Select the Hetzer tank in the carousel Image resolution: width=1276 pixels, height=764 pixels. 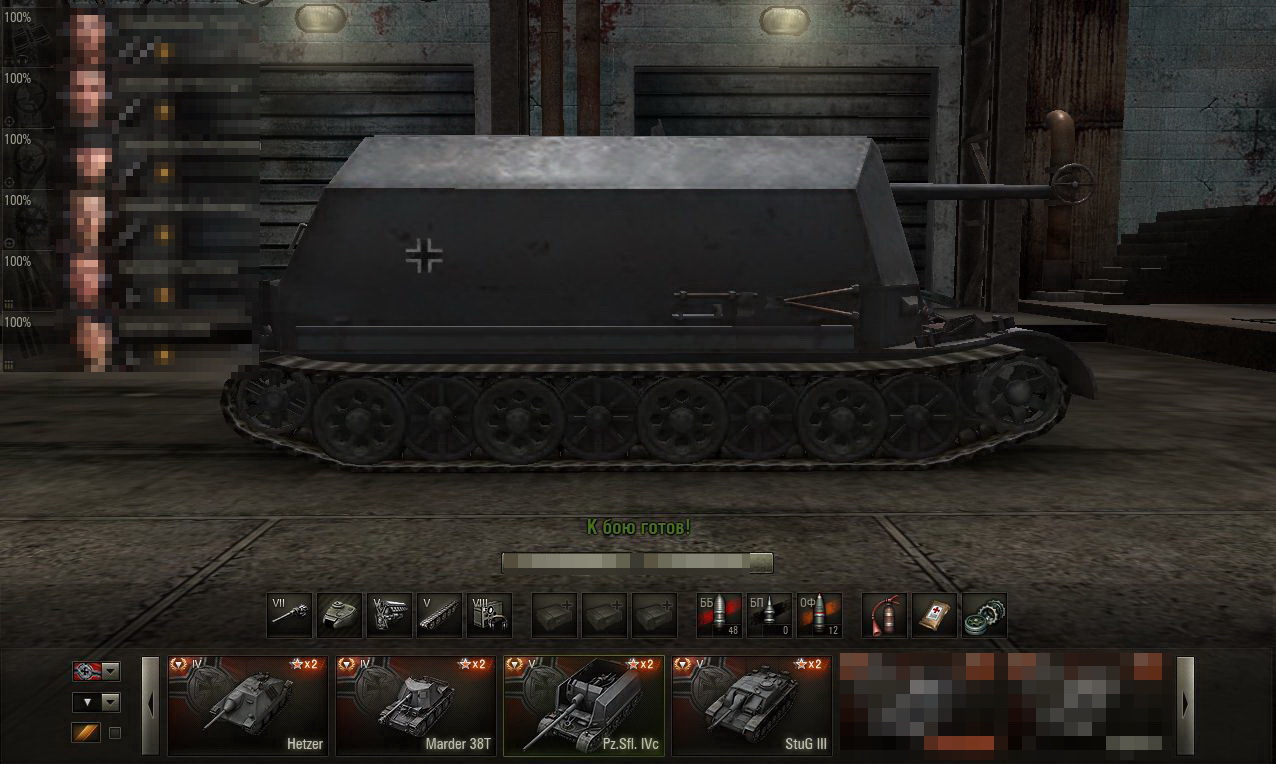(248, 705)
